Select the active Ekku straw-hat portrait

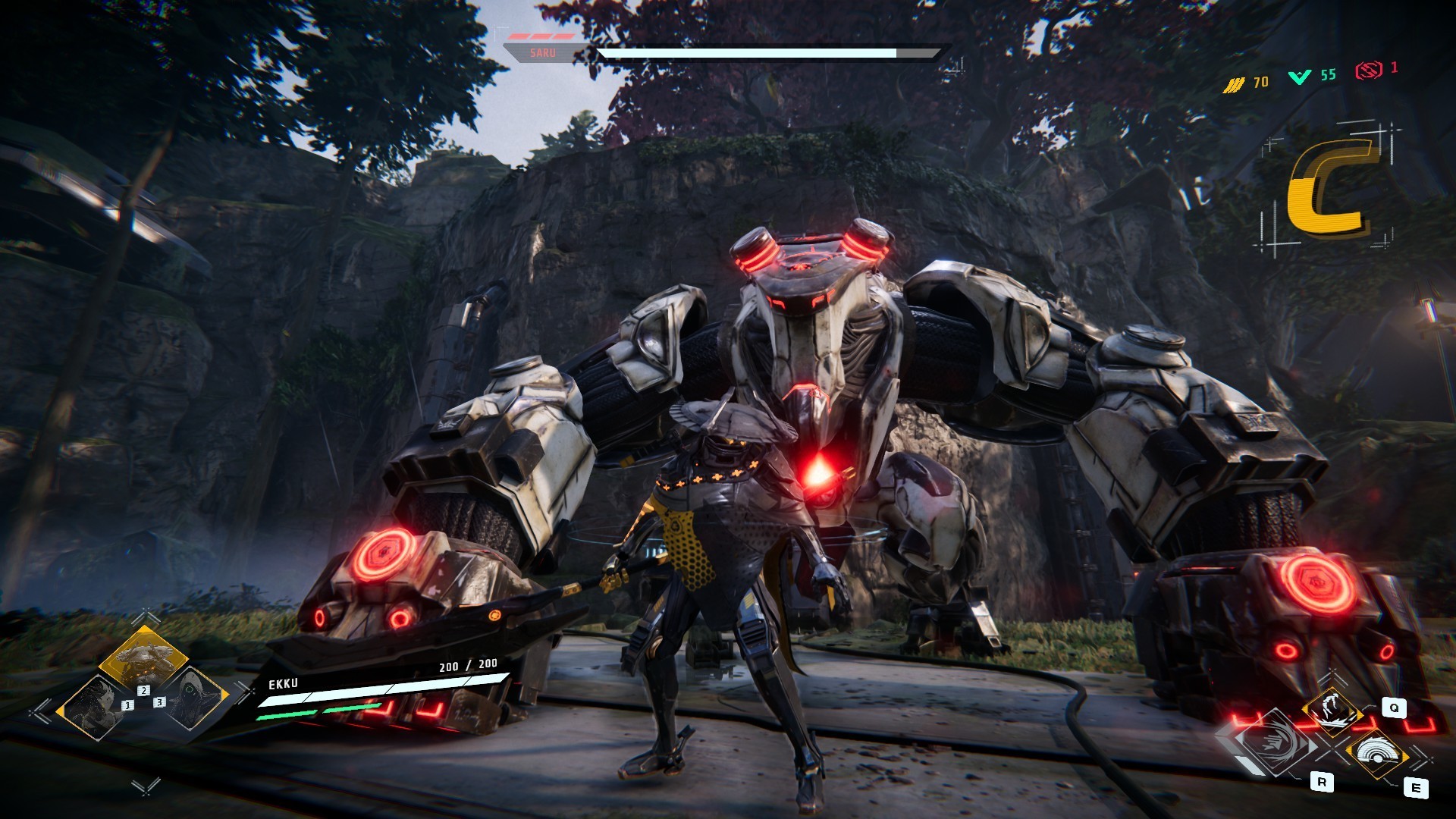pyautogui.click(x=143, y=658)
